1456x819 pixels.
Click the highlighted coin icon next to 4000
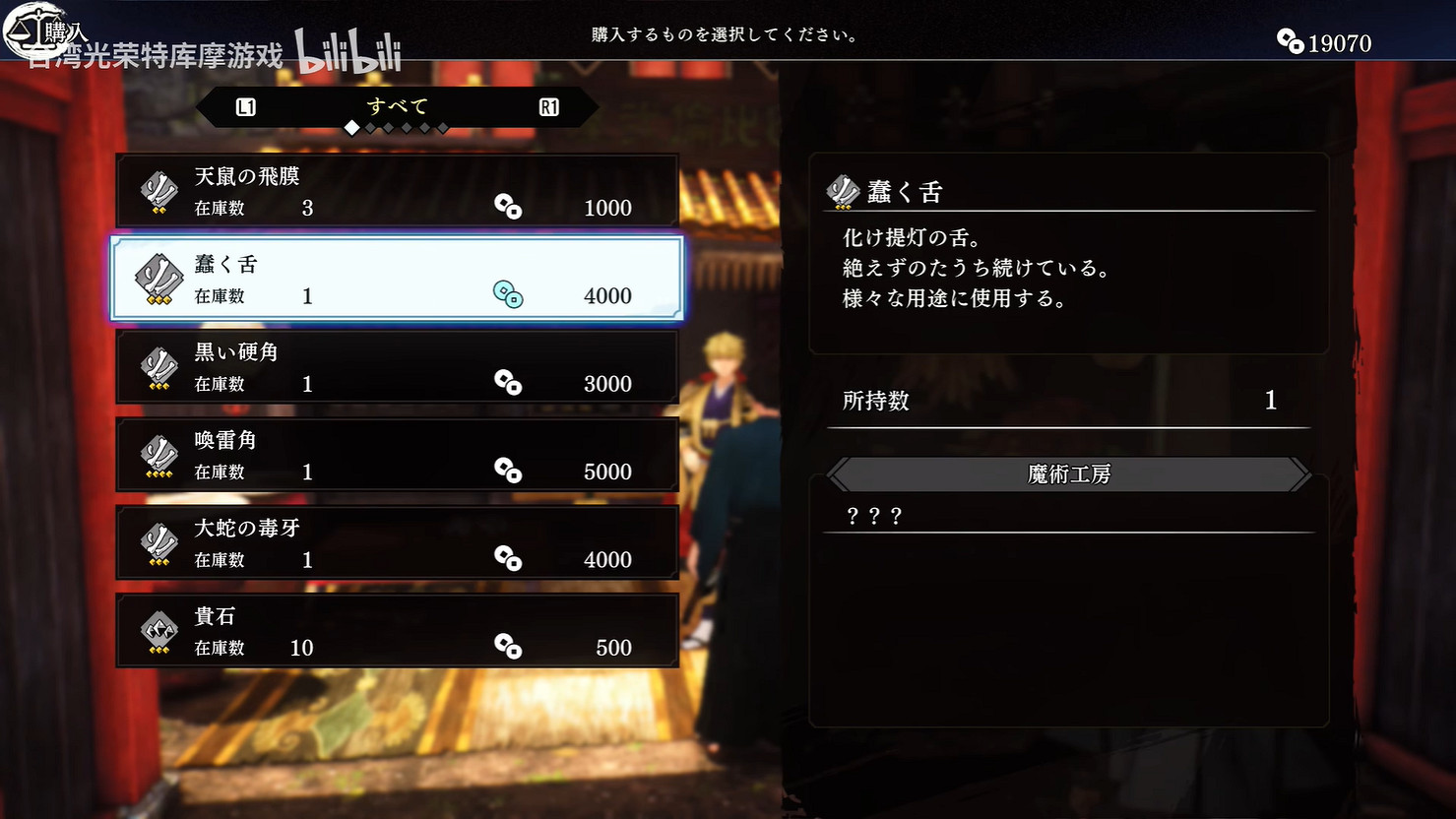508,295
